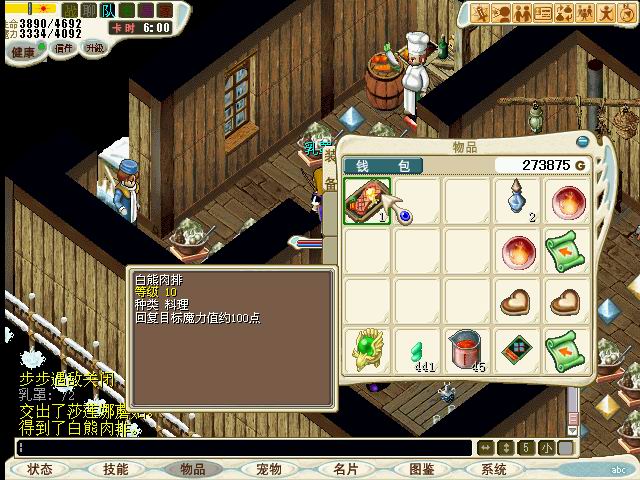Open the 信件 mail button
Screen dimensions: 640x480
tap(63, 48)
